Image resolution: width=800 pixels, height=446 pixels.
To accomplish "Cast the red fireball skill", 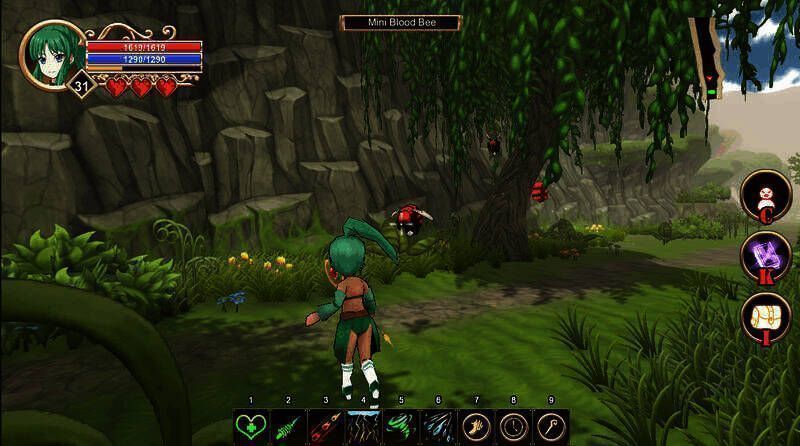I will 325,425.
